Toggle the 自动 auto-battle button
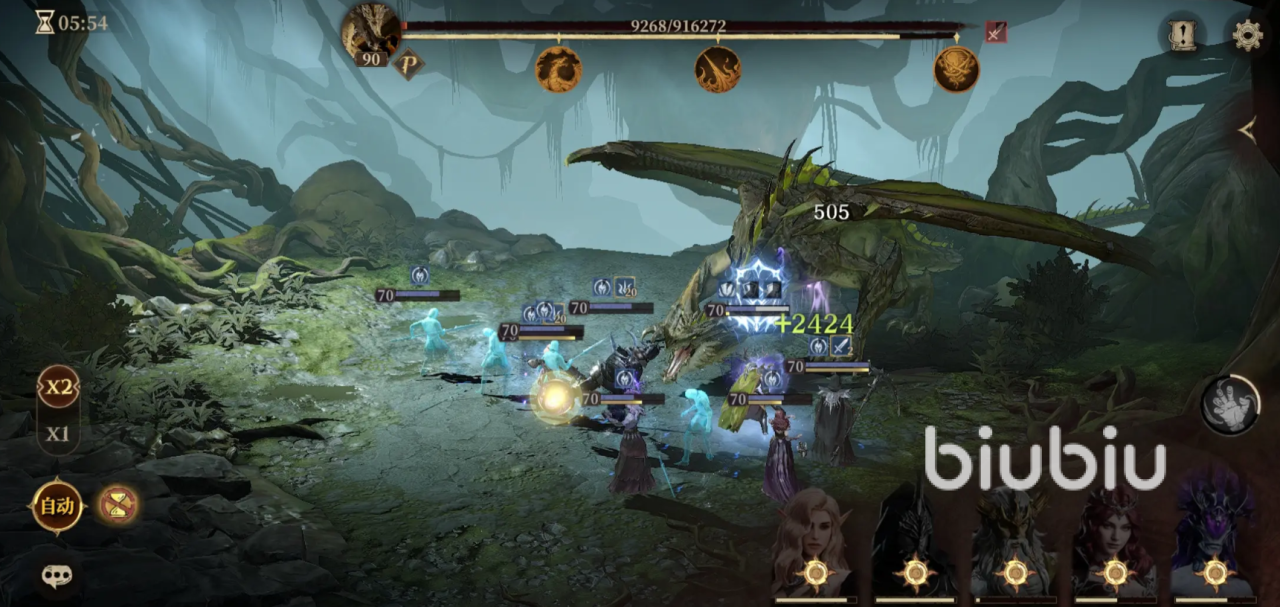1280x607 pixels. pos(57,506)
